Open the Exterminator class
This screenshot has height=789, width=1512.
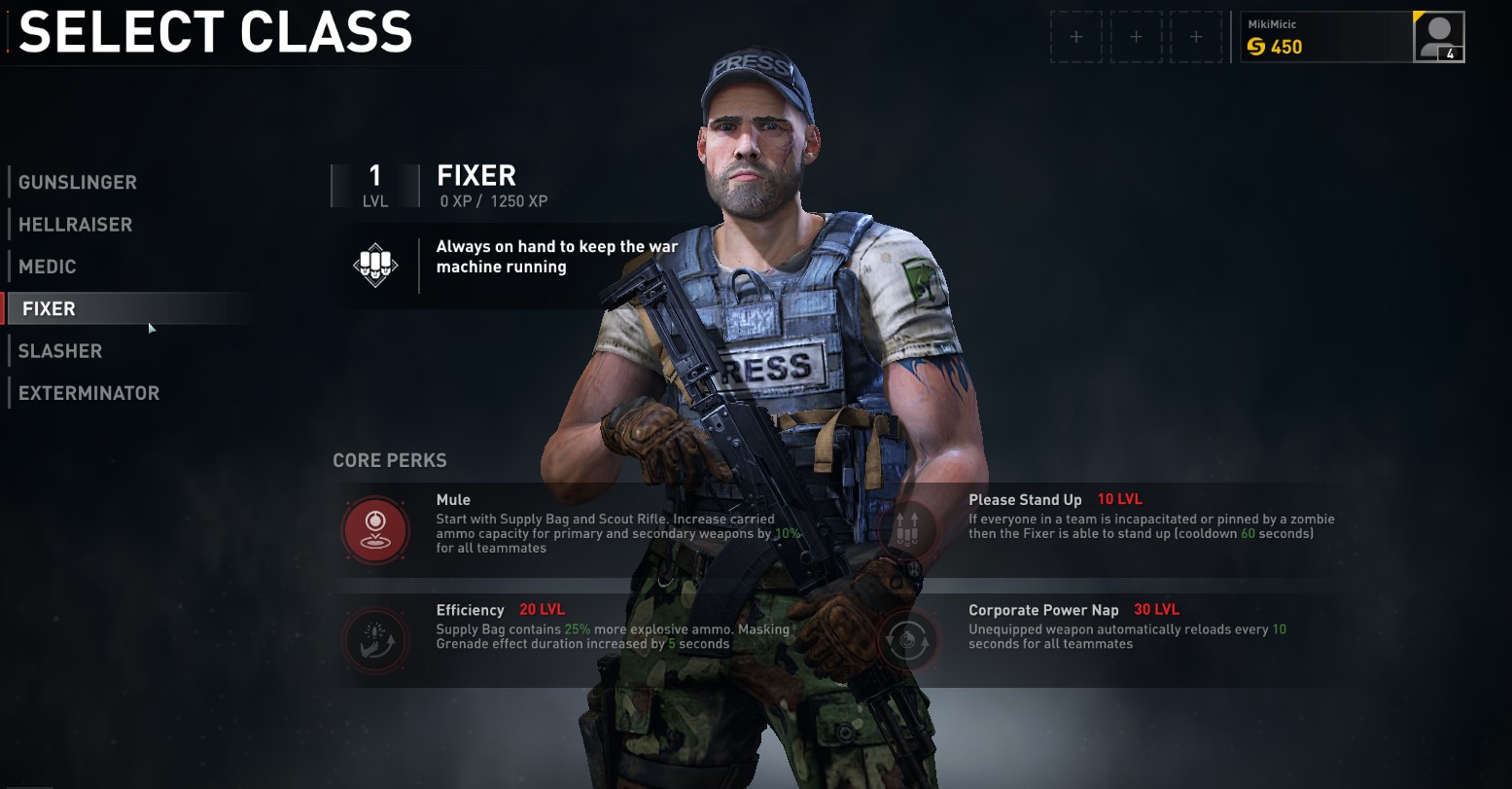click(88, 393)
